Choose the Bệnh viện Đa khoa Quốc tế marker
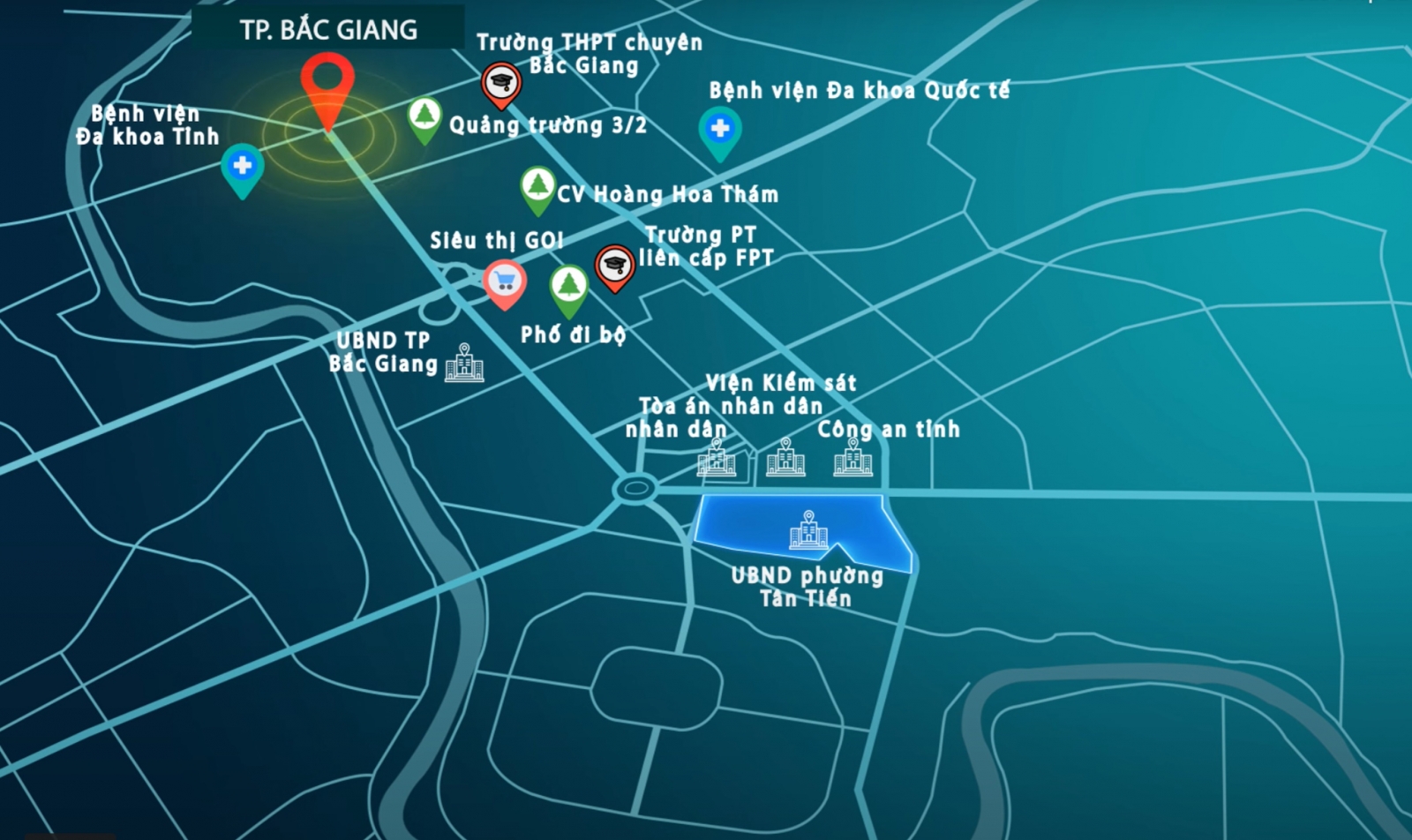Image resolution: width=1412 pixels, height=840 pixels. click(720, 130)
